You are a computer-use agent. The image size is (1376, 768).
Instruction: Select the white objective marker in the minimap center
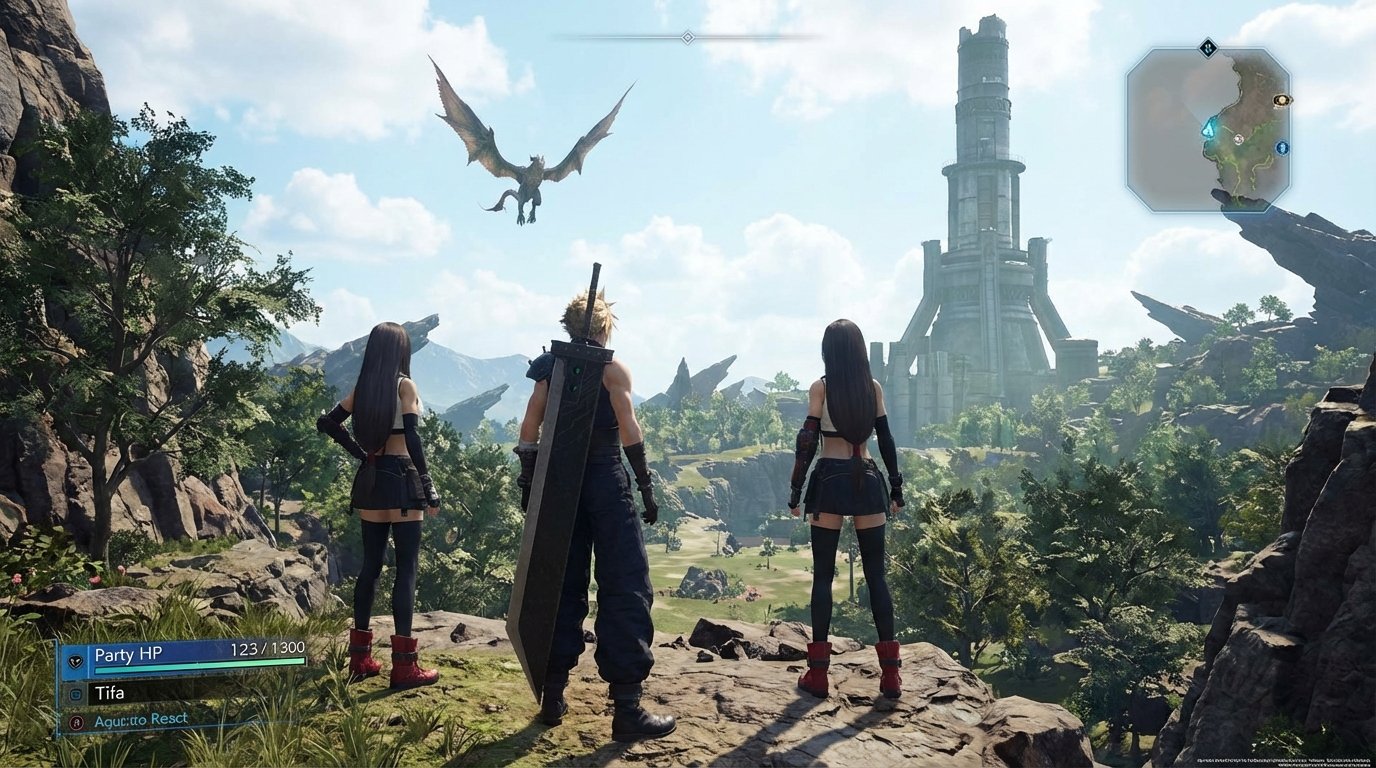point(1239,139)
